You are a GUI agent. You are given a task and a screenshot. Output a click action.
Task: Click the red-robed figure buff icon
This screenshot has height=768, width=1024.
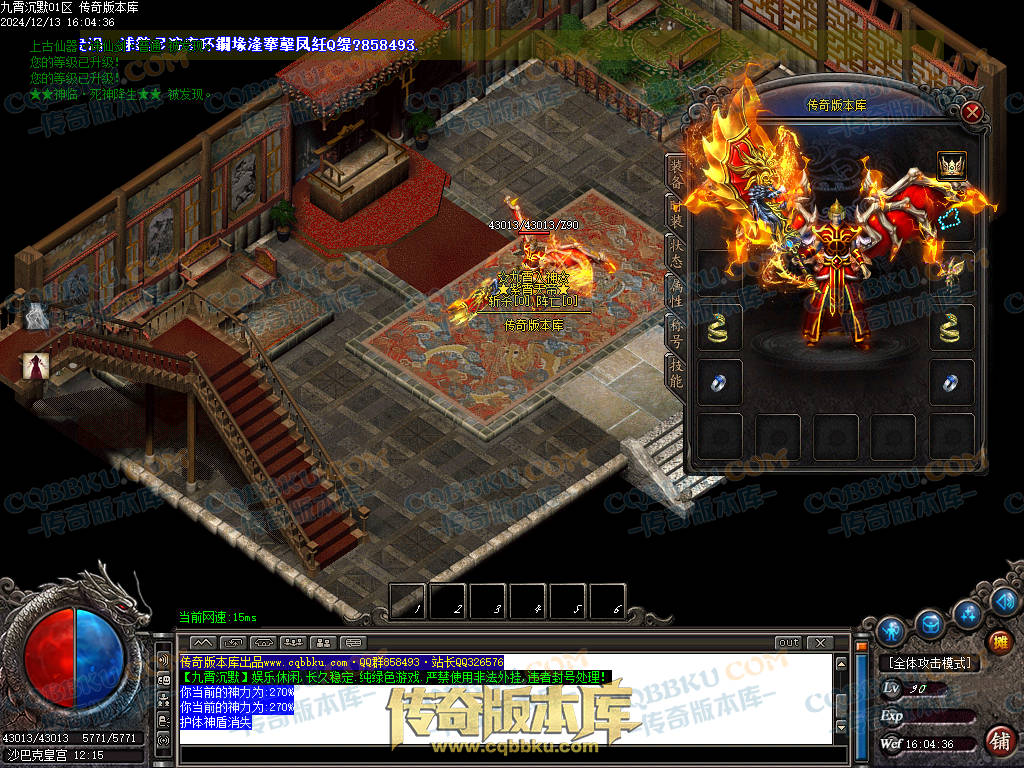(x=37, y=366)
